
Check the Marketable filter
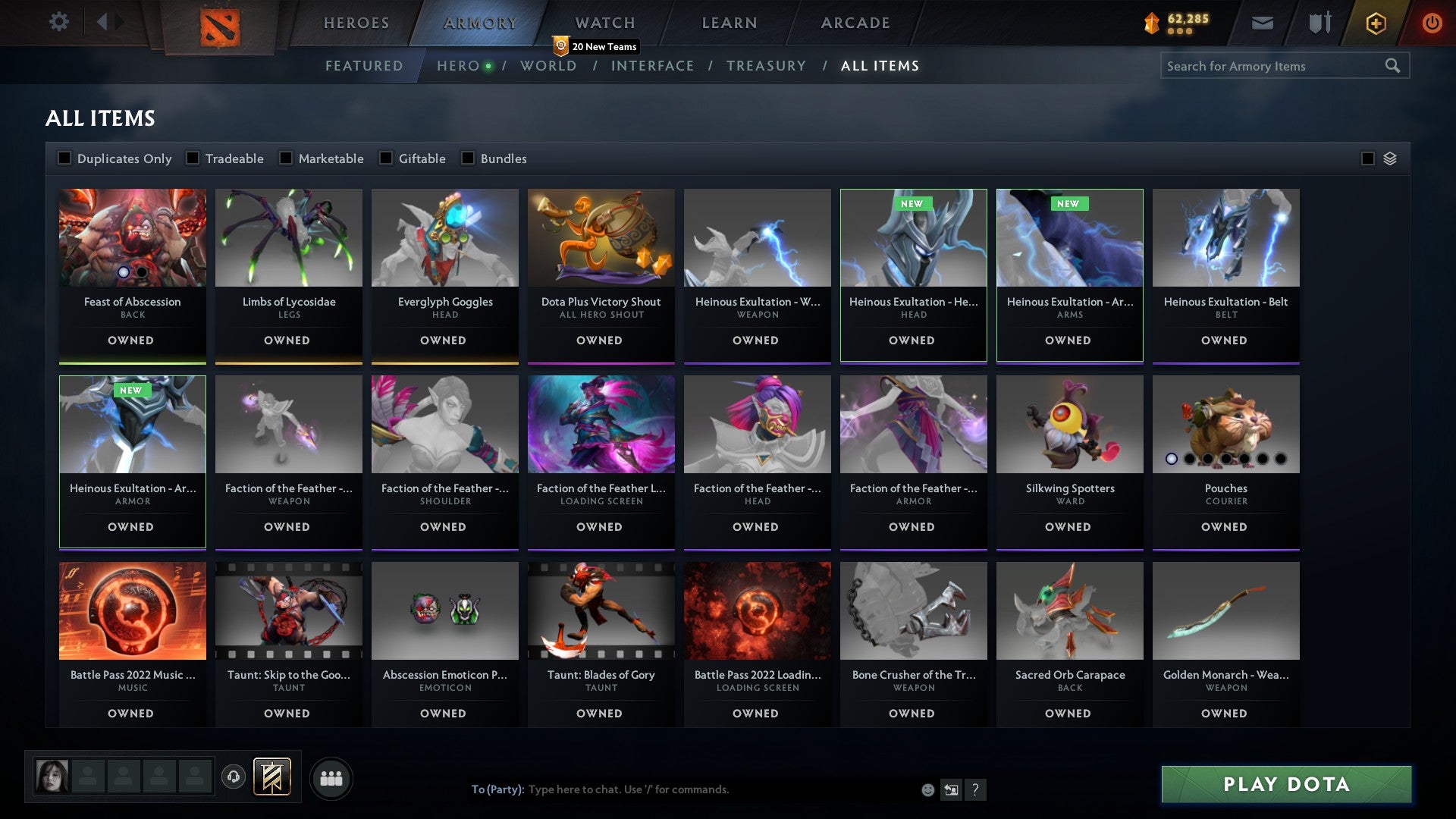(x=286, y=158)
